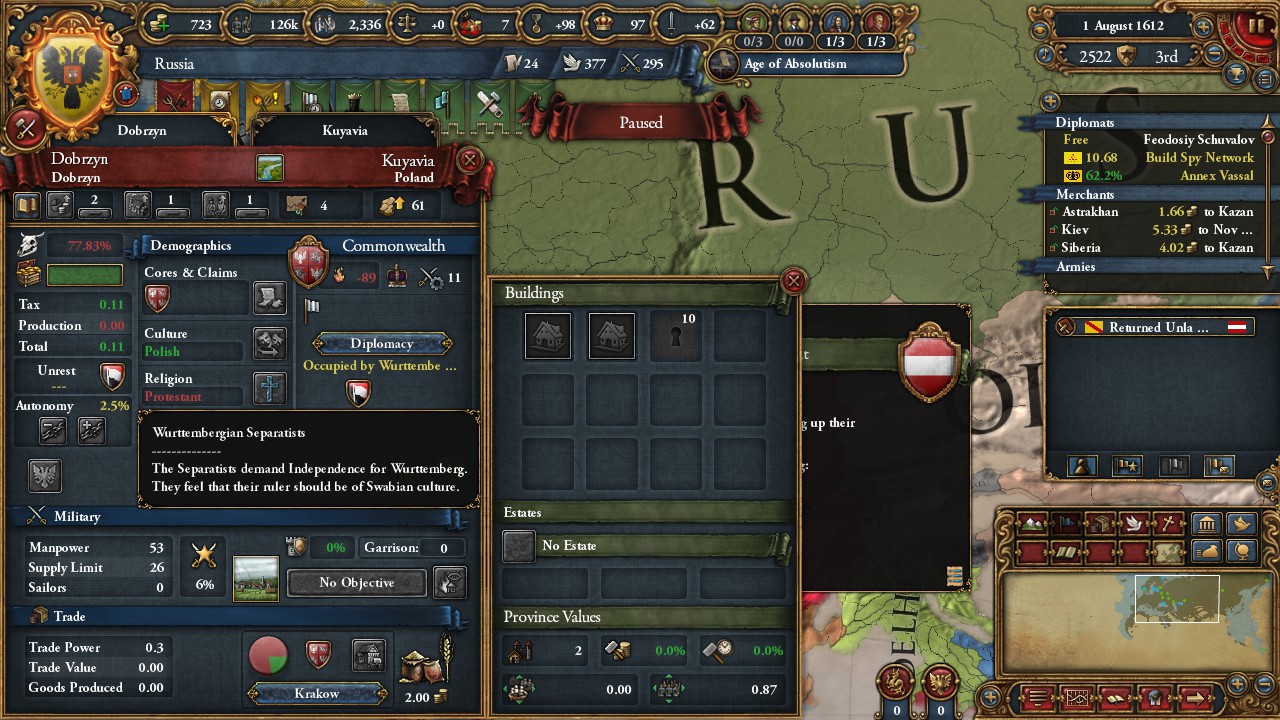Screen dimensions: 1280x720
Task: Open the terrain mapmode on the minimap panel
Action: pos(1034,523)
